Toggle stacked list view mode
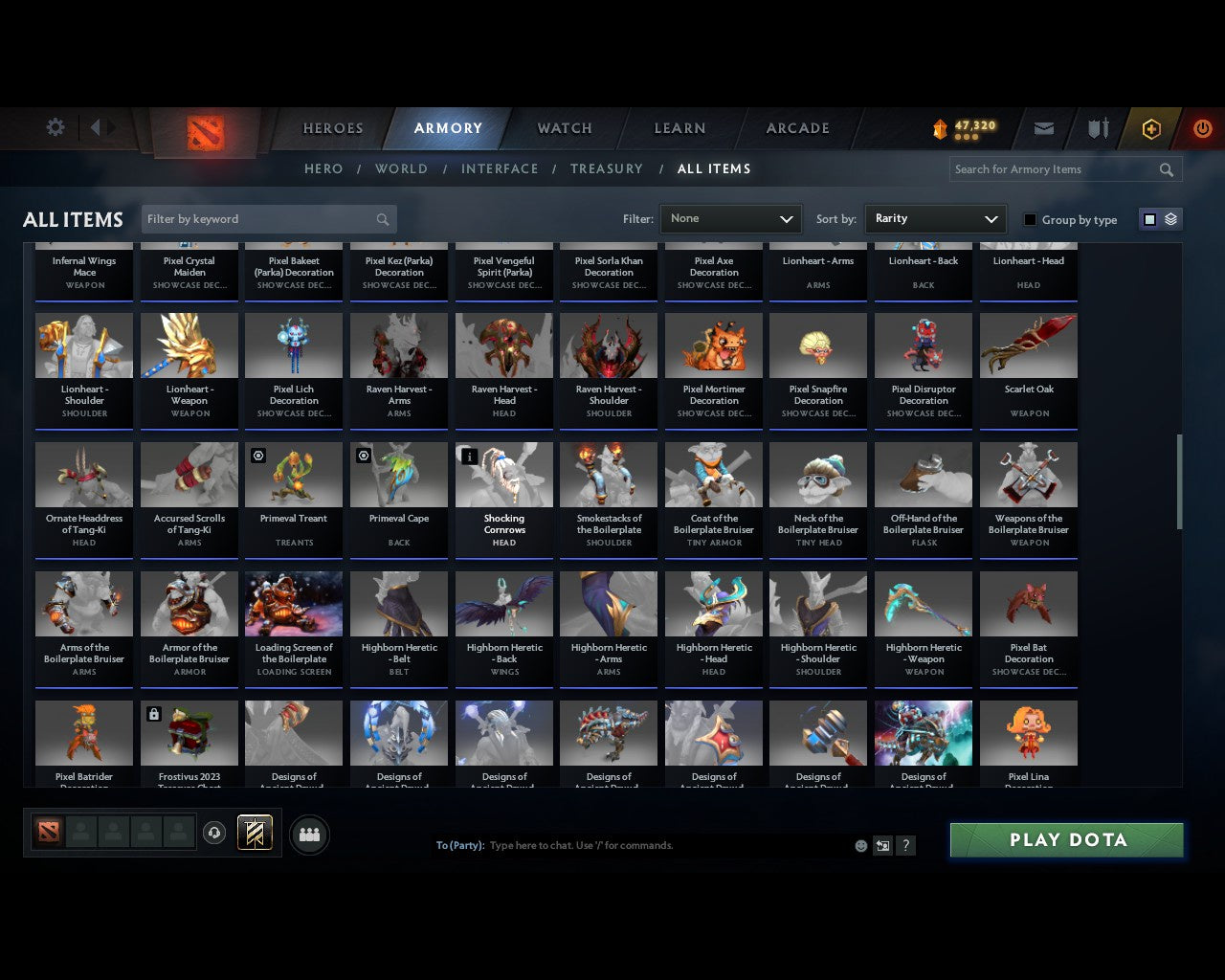The width and height of the screenshot is (1225, 980). 1169,219
